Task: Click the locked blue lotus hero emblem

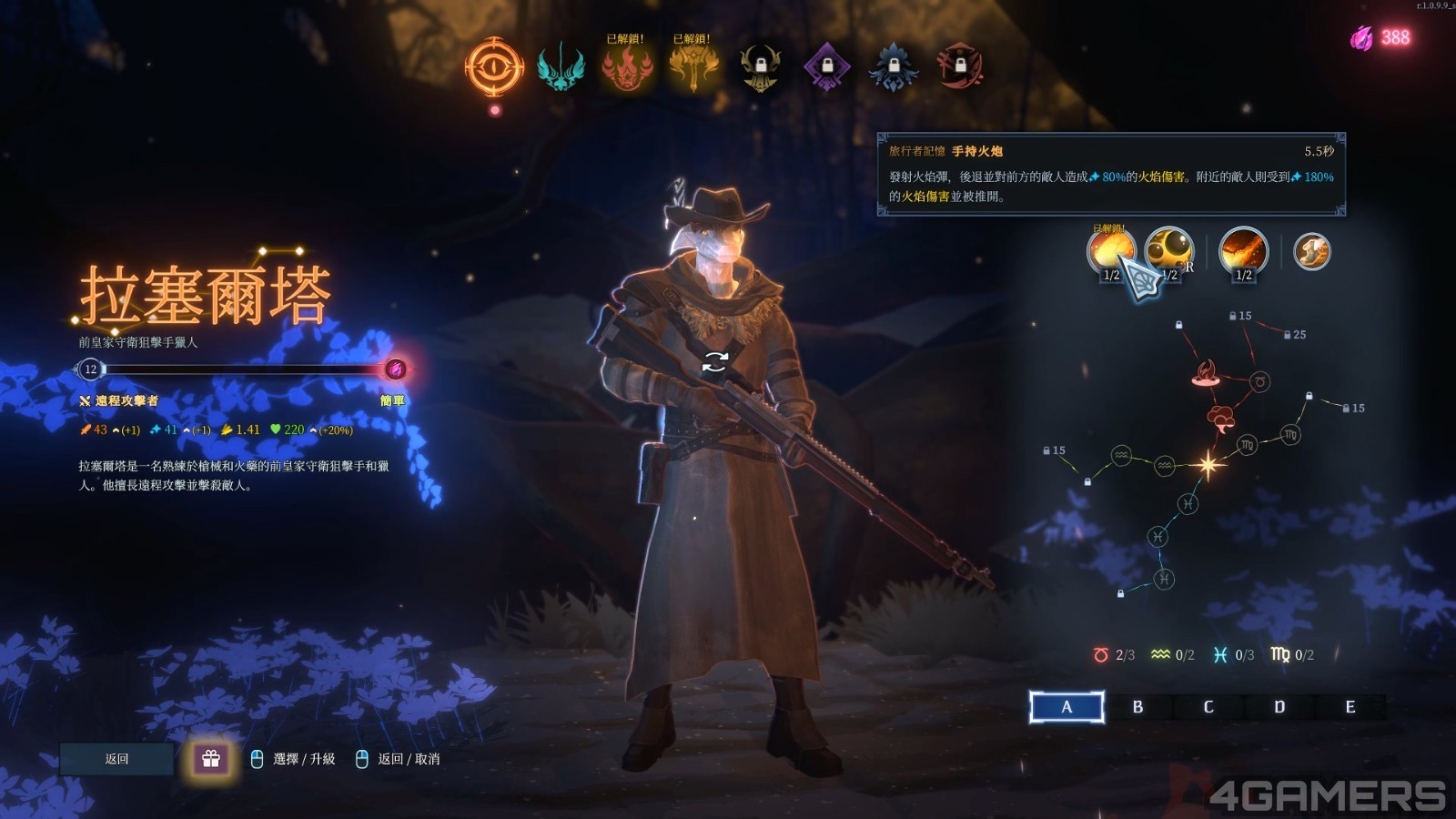Action: tap(894, 66)
